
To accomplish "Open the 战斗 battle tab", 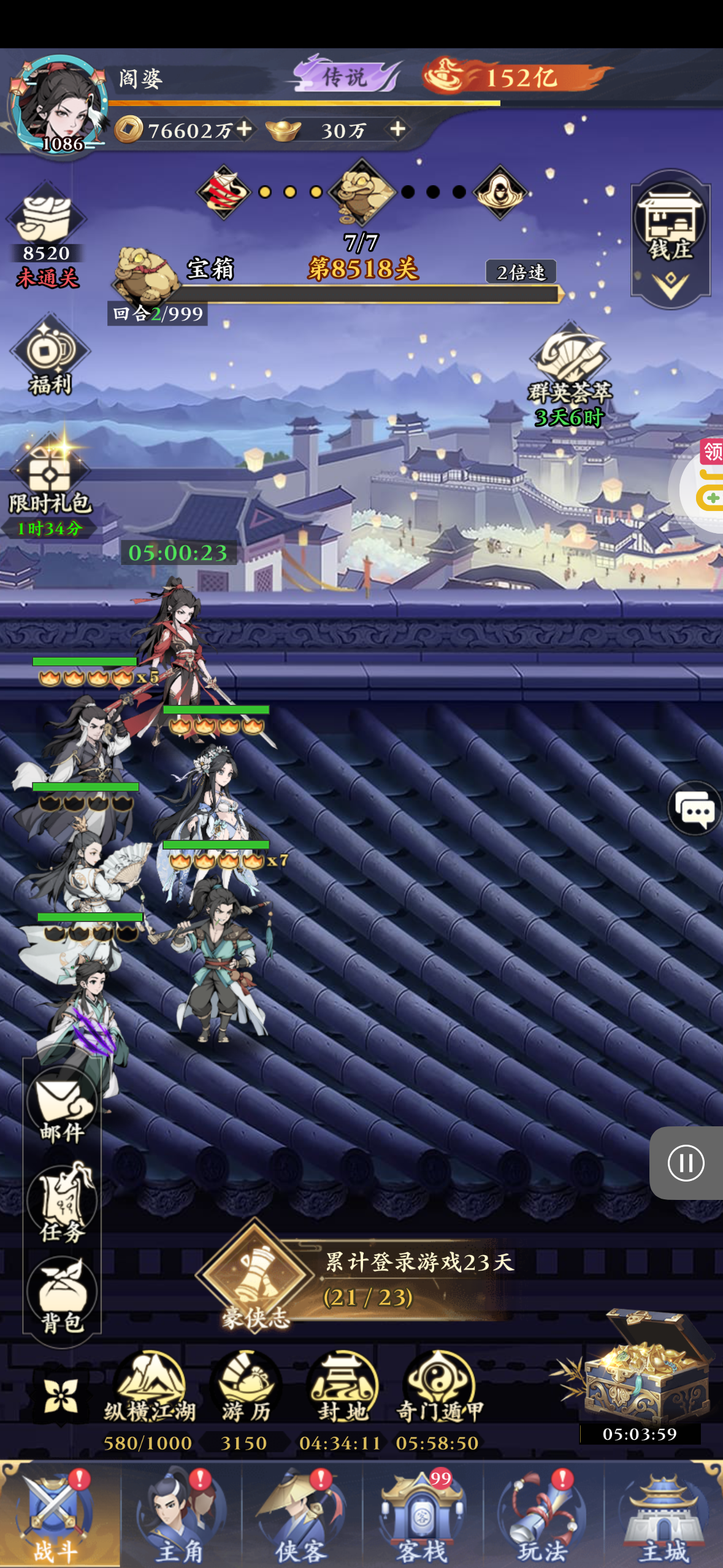I will (x=55, y=1515).
